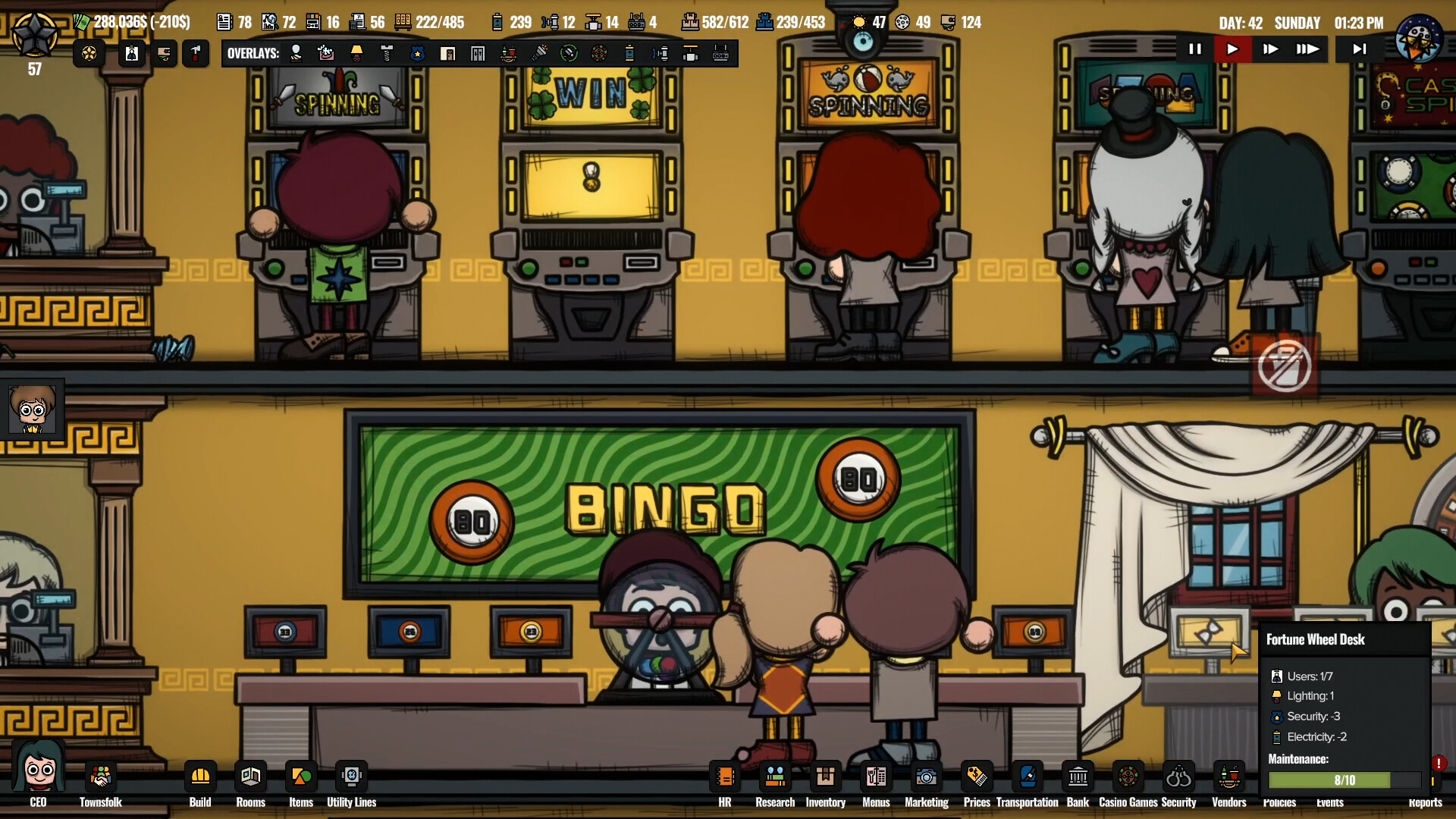Open the maintenance screw overlay
Image resolution: width=1456 pixels, height=819 pixels.
[388, 53]
